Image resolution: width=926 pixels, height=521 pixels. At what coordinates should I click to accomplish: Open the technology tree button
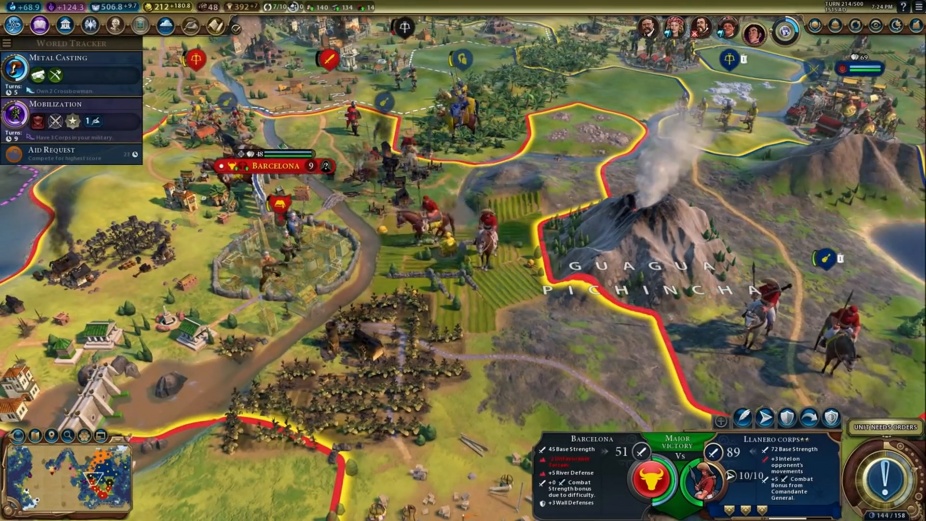pyautogui.click(x=14, y=25)
